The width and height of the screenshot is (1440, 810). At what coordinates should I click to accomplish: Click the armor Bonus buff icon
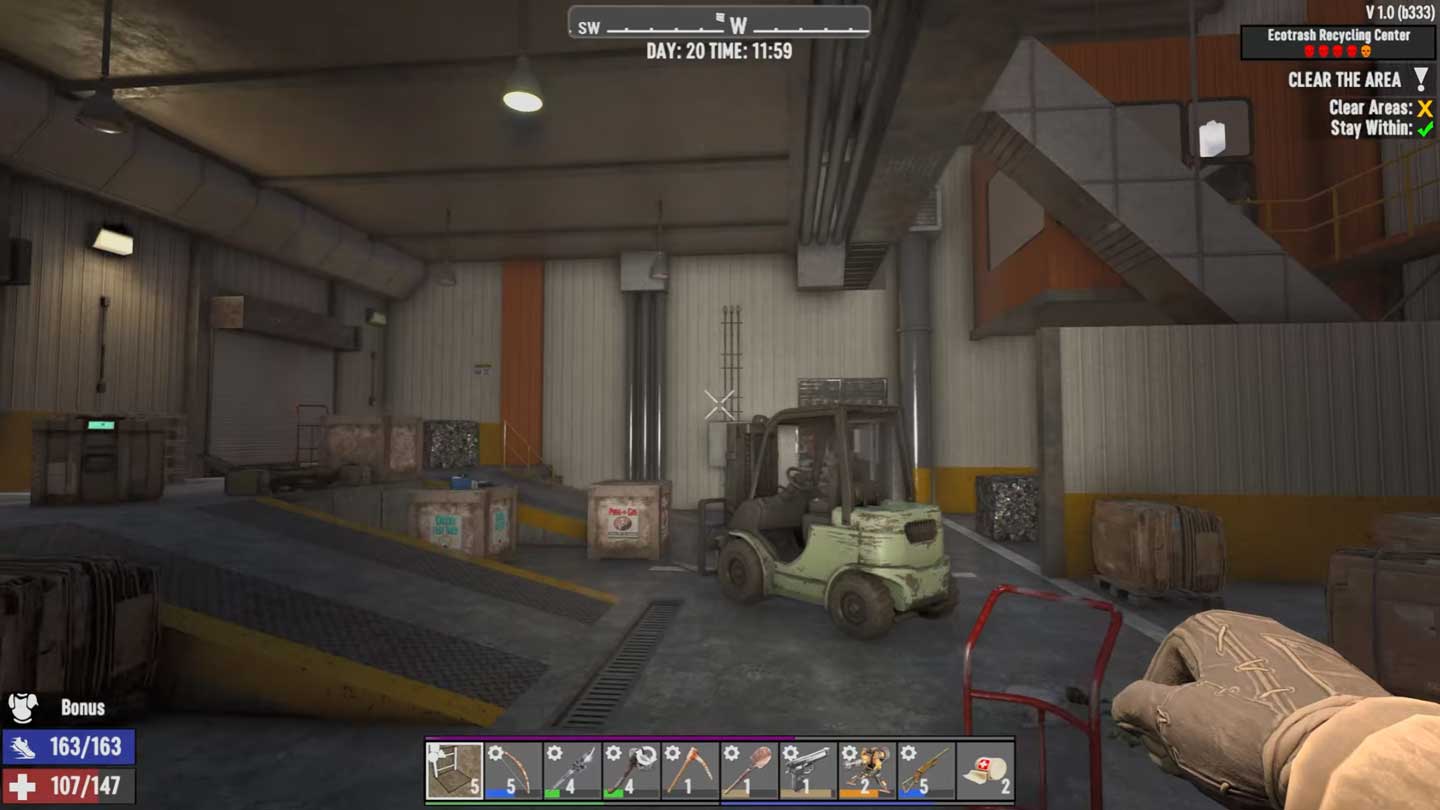[x=23, y=708]
